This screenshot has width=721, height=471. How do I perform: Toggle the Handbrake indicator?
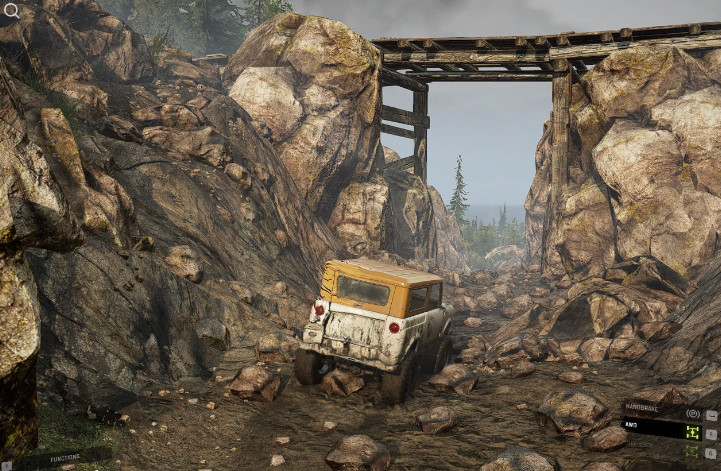coord(692,412)
